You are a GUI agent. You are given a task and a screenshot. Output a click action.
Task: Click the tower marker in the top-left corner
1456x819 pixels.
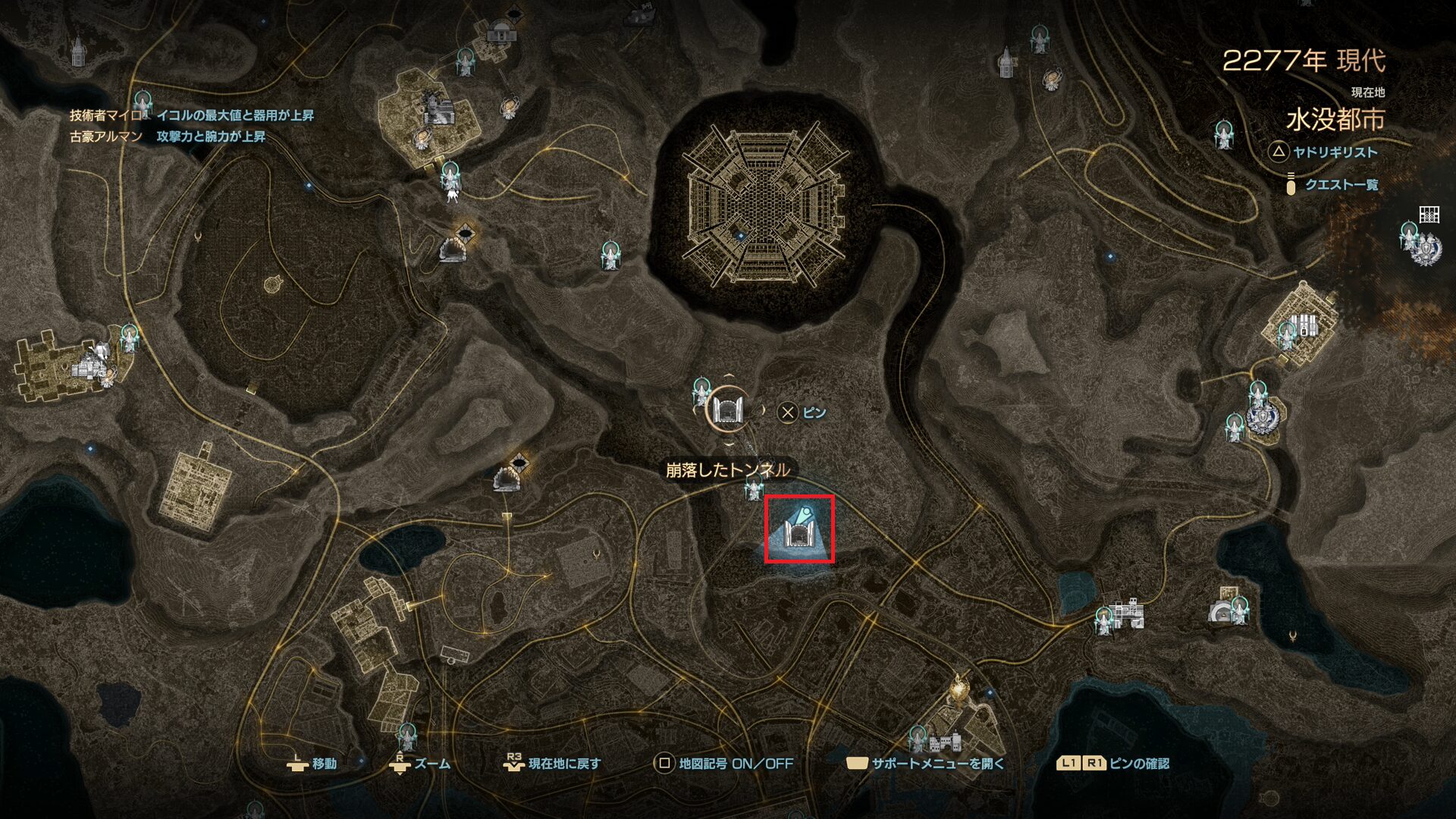(77, 52)
